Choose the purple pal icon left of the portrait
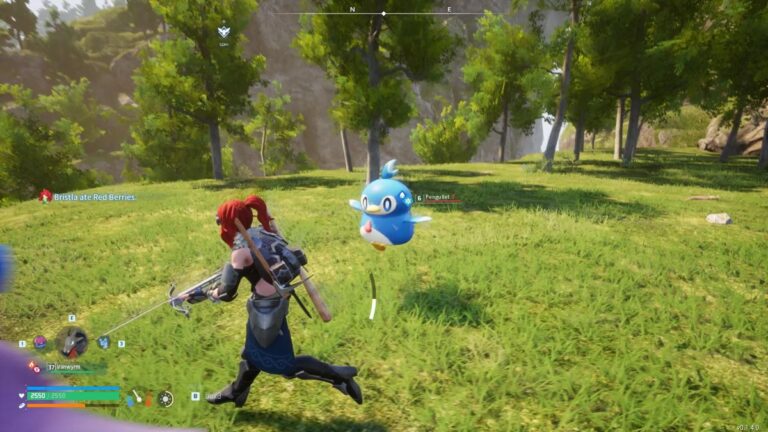Image resolution: width=768 pixels, height=432 pixels. [x=40, y=342]
